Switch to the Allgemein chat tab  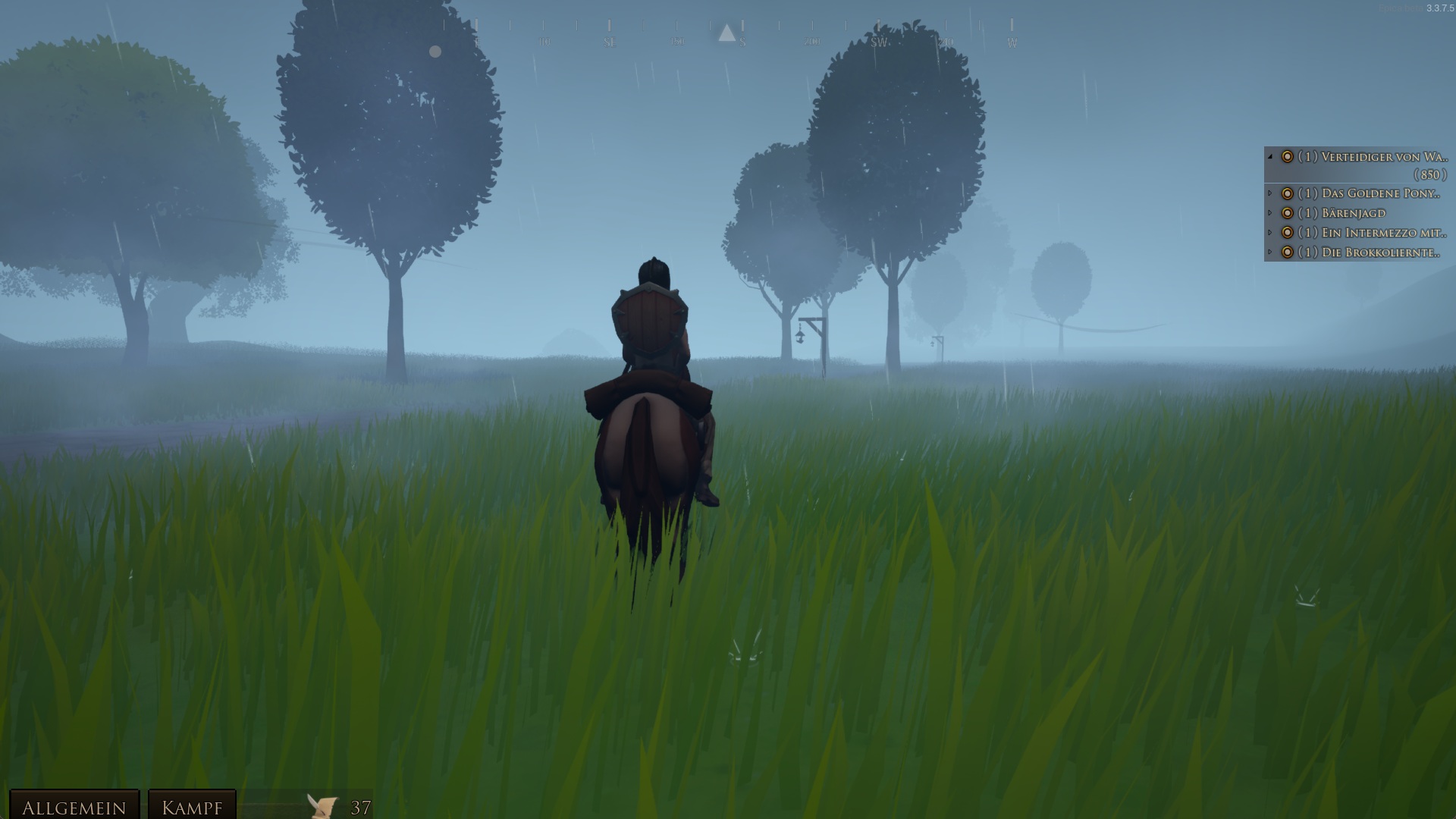(74, 807)
